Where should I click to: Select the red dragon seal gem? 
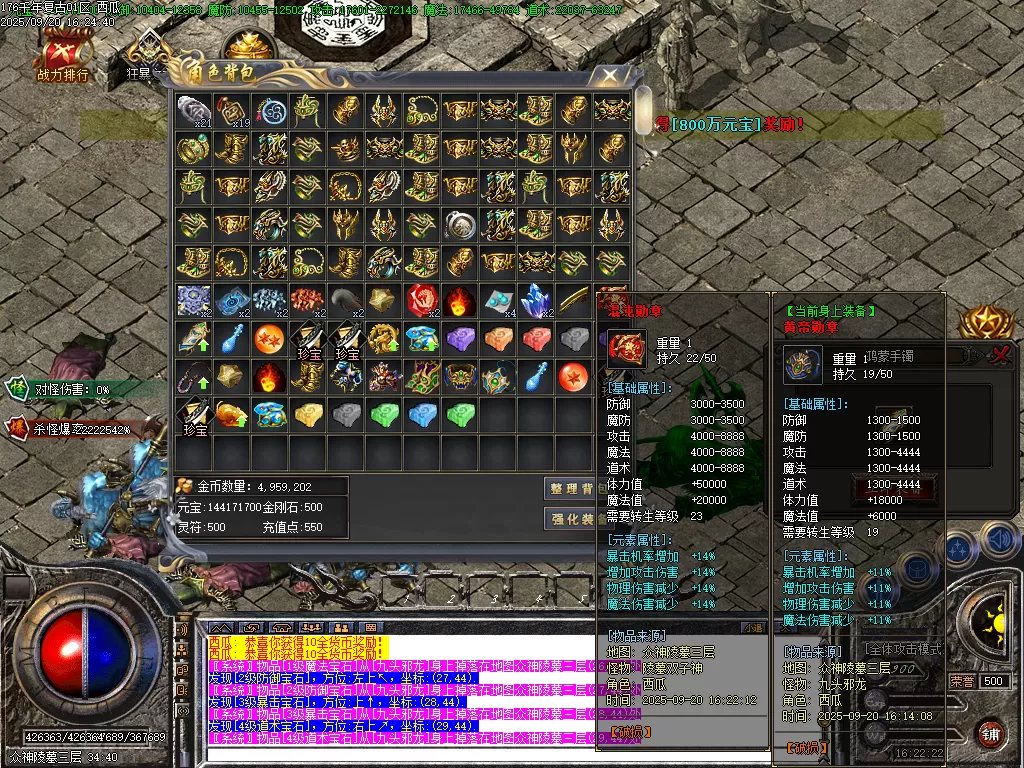click(x=420, y=300)
